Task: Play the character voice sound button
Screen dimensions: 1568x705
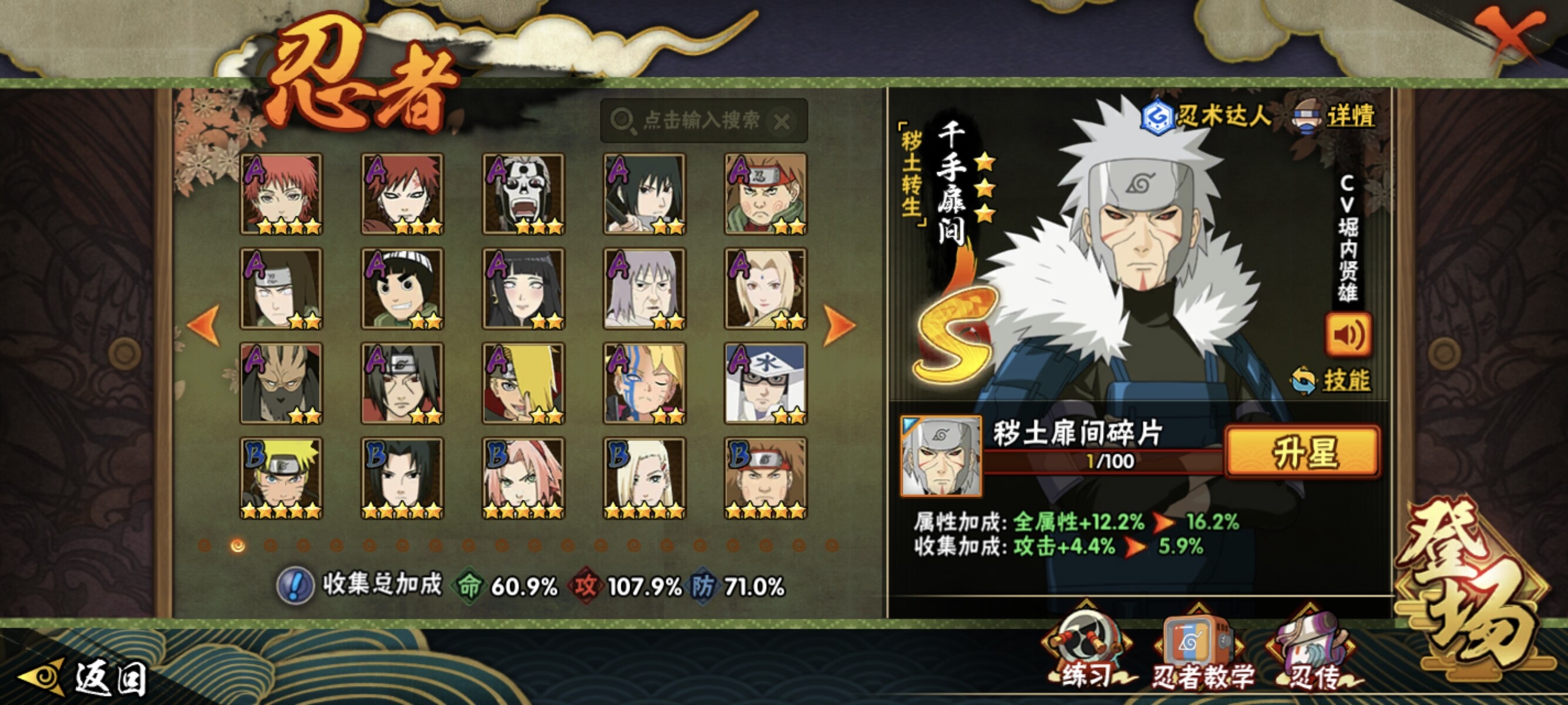Action: point(1348,334)
